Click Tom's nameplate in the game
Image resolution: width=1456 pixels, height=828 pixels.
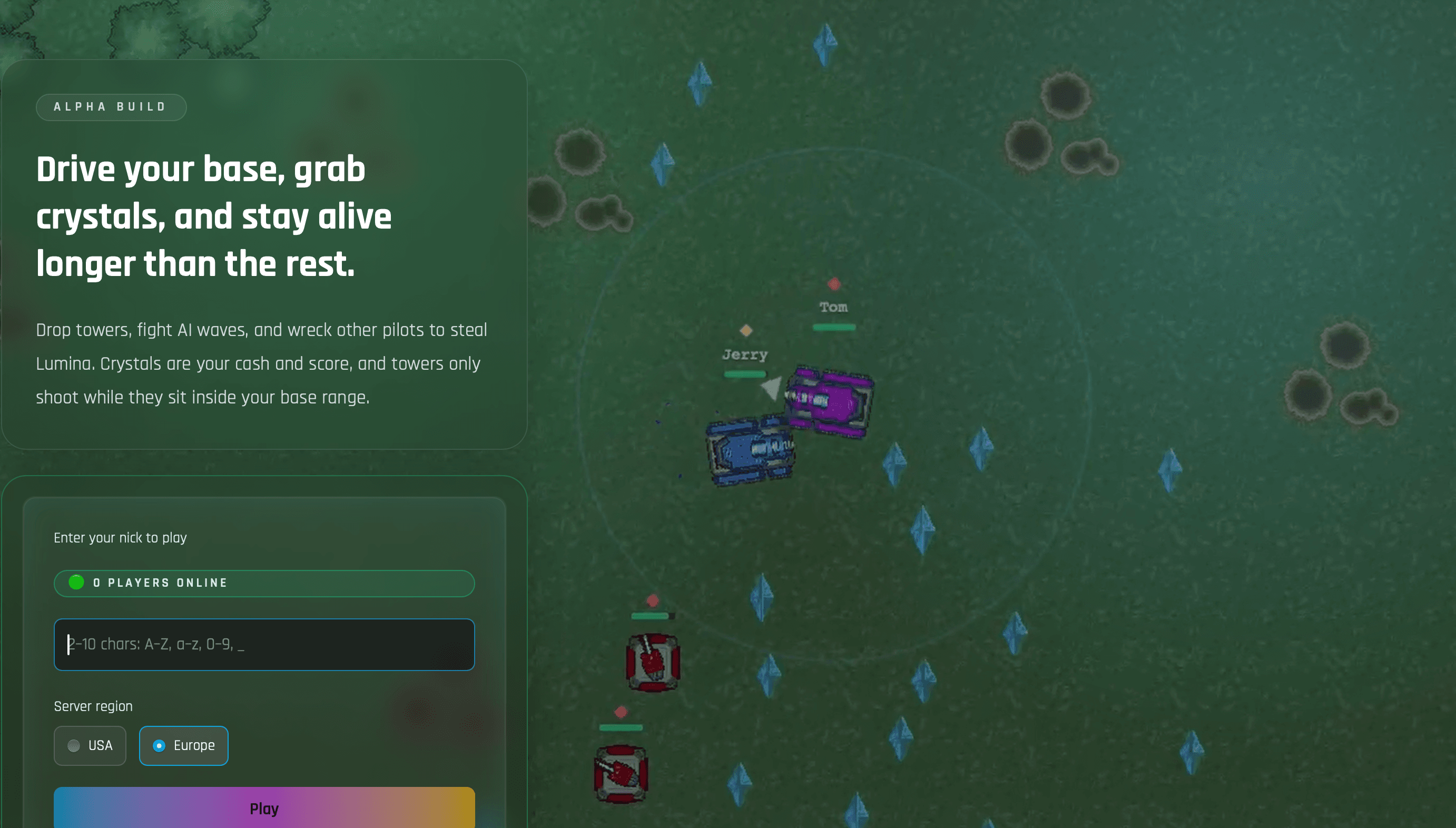[x=834, y=307]
